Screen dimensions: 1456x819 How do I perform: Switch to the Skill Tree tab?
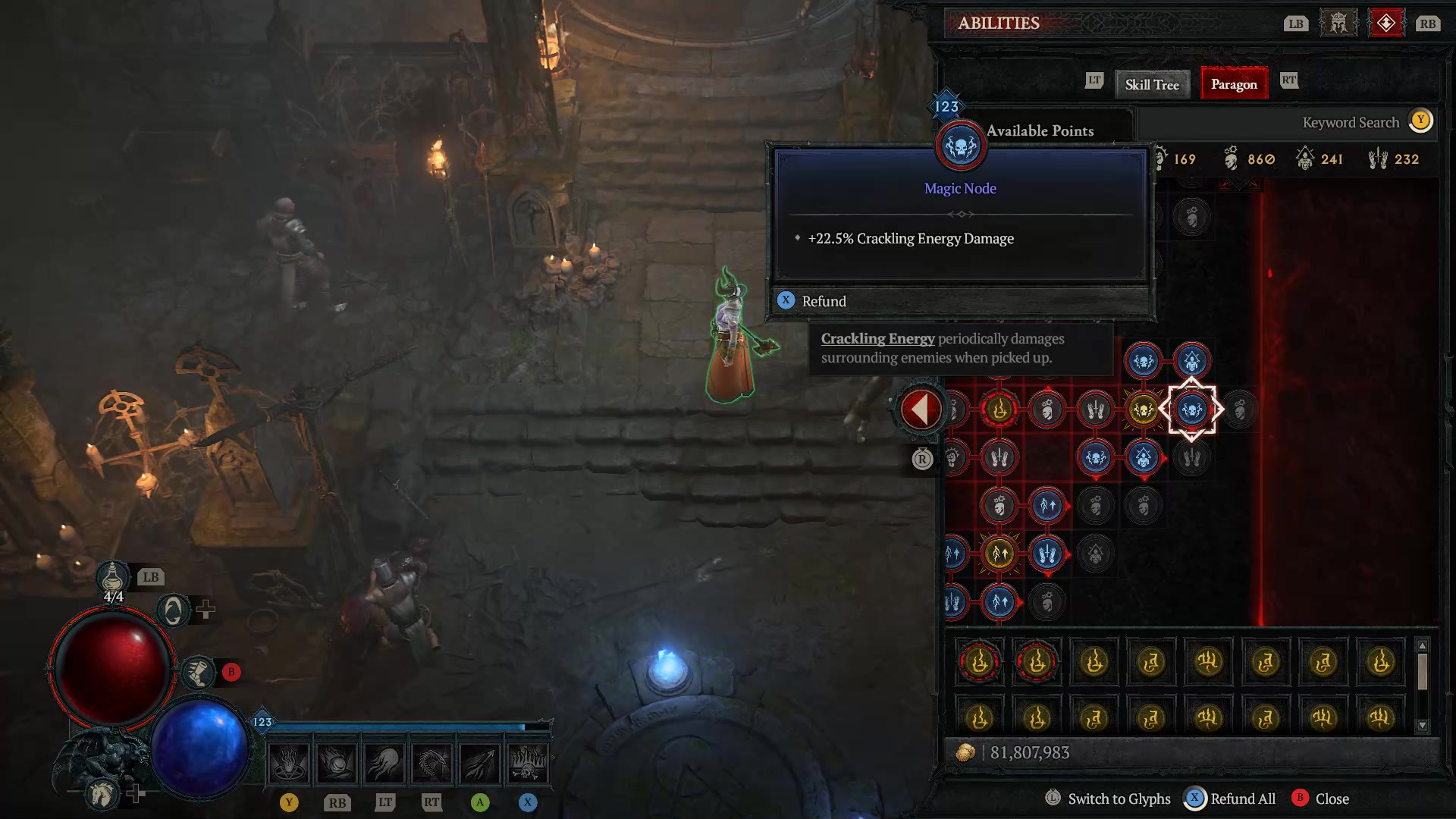coord(1152,84)
